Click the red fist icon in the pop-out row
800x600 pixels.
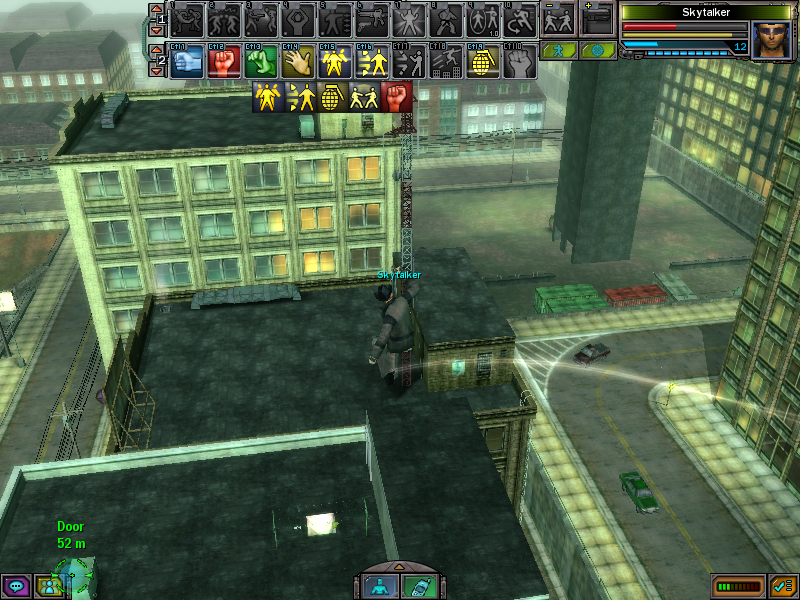coord(396,97)
